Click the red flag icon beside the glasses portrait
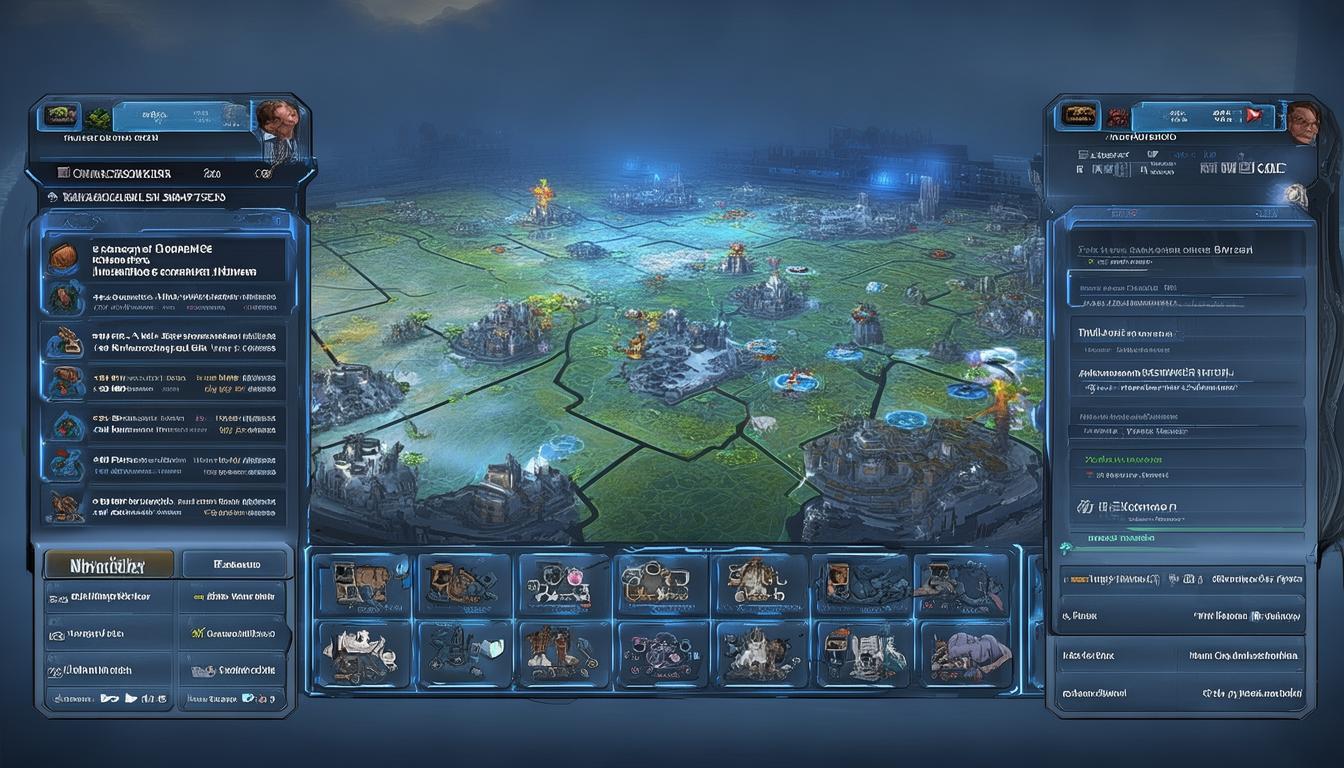1344x768 pixels. pyautogui.click(x=1253, y=116)
